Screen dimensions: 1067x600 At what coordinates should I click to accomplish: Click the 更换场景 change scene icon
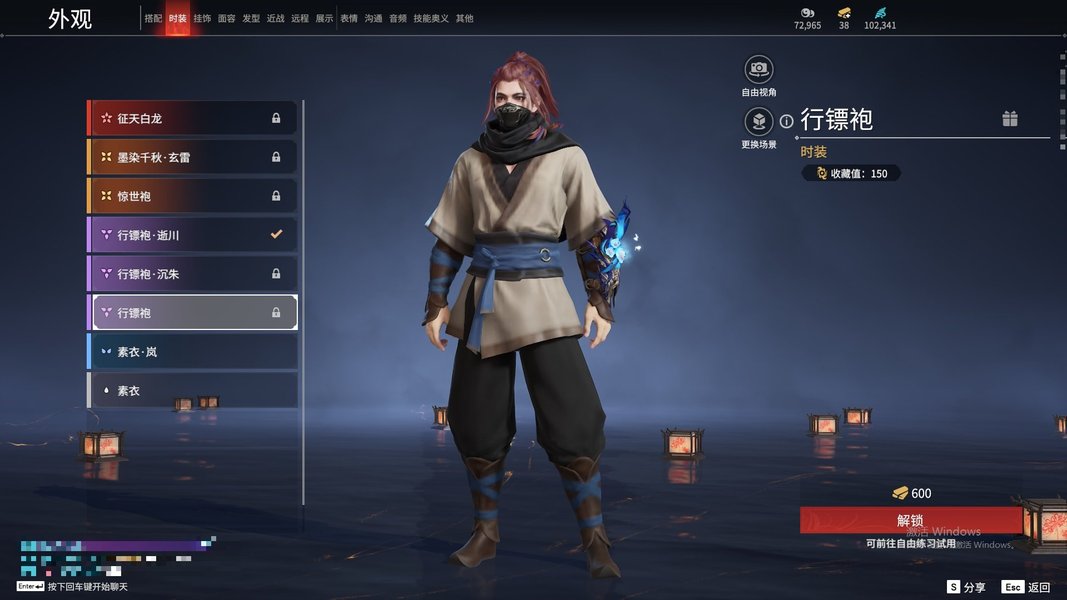coord(759,122)
